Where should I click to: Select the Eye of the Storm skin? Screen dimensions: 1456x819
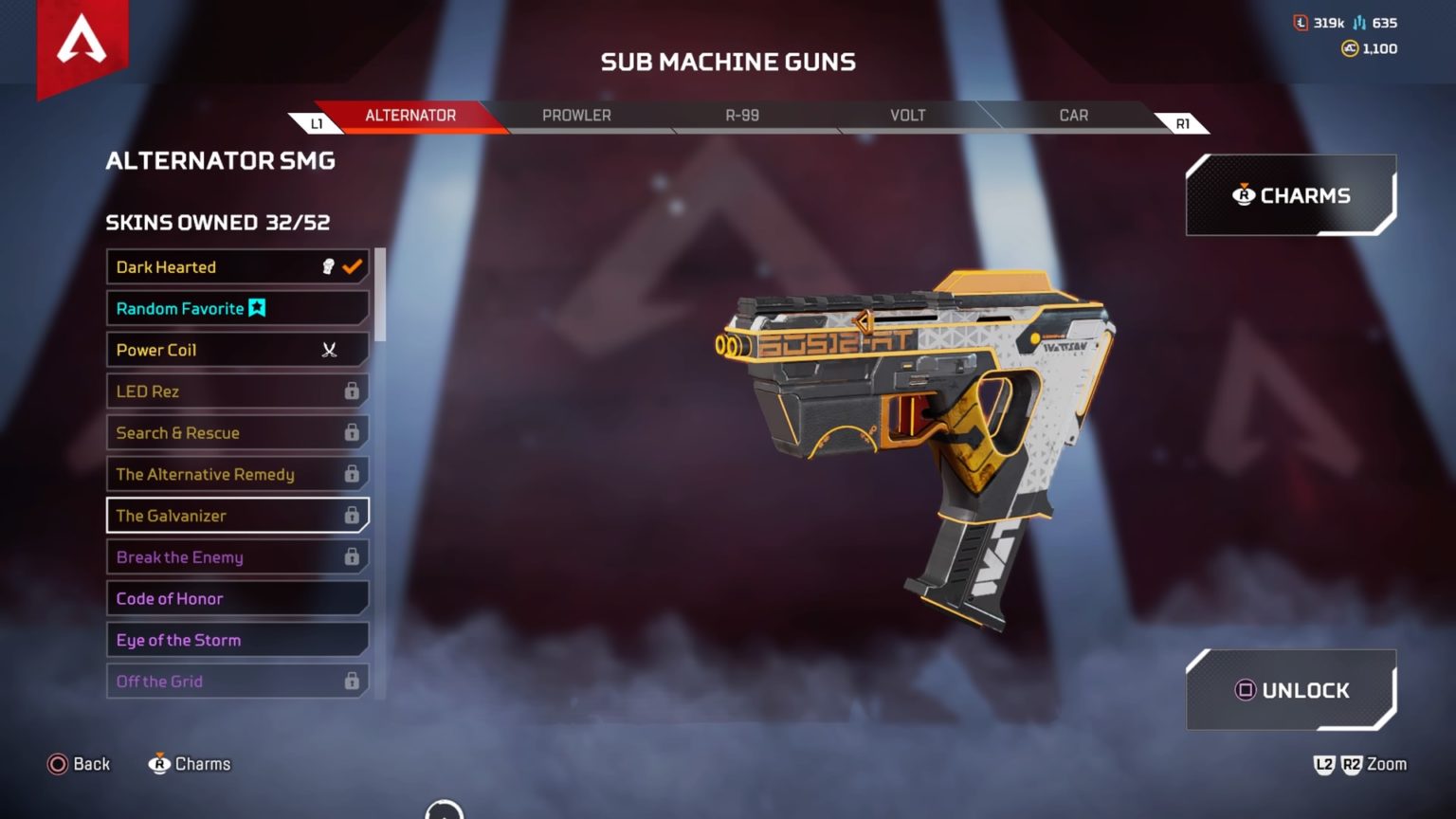237,640
